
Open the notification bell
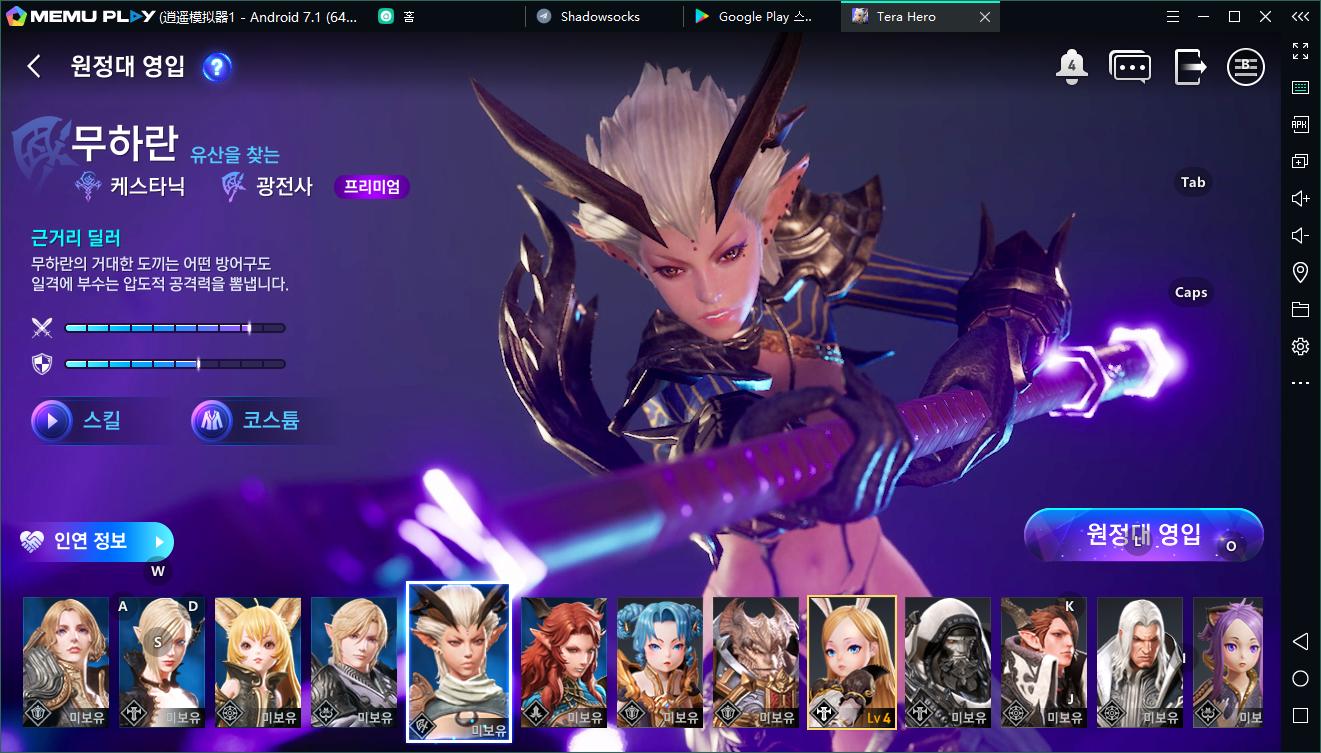[x=1071, y=67]
